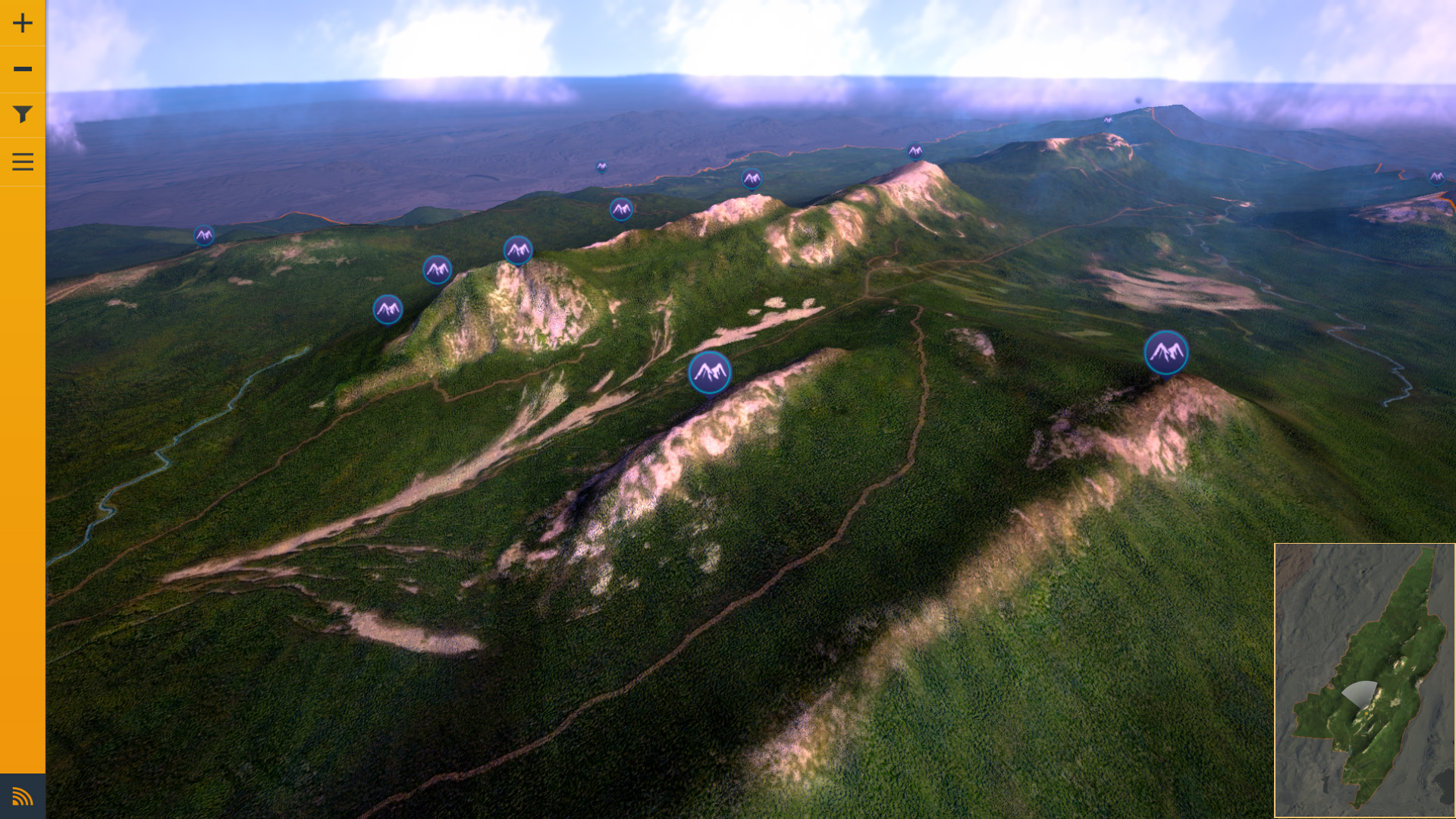This screenshot has width=1456, height=819.
Task: Zoom in with the plus button
Action: (x=23, y=23)
